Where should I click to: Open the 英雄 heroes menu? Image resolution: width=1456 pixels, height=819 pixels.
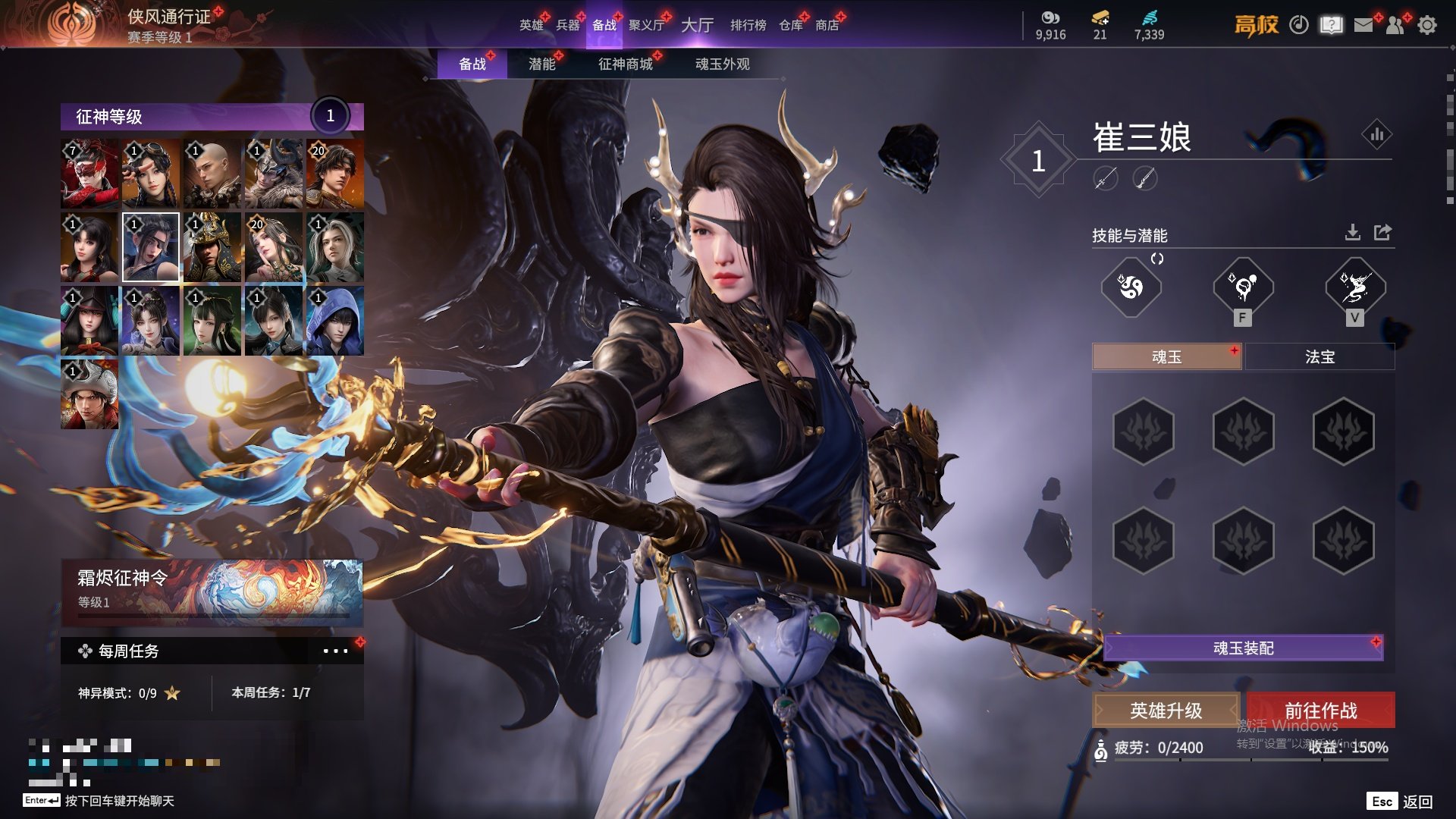pos(531,25)
